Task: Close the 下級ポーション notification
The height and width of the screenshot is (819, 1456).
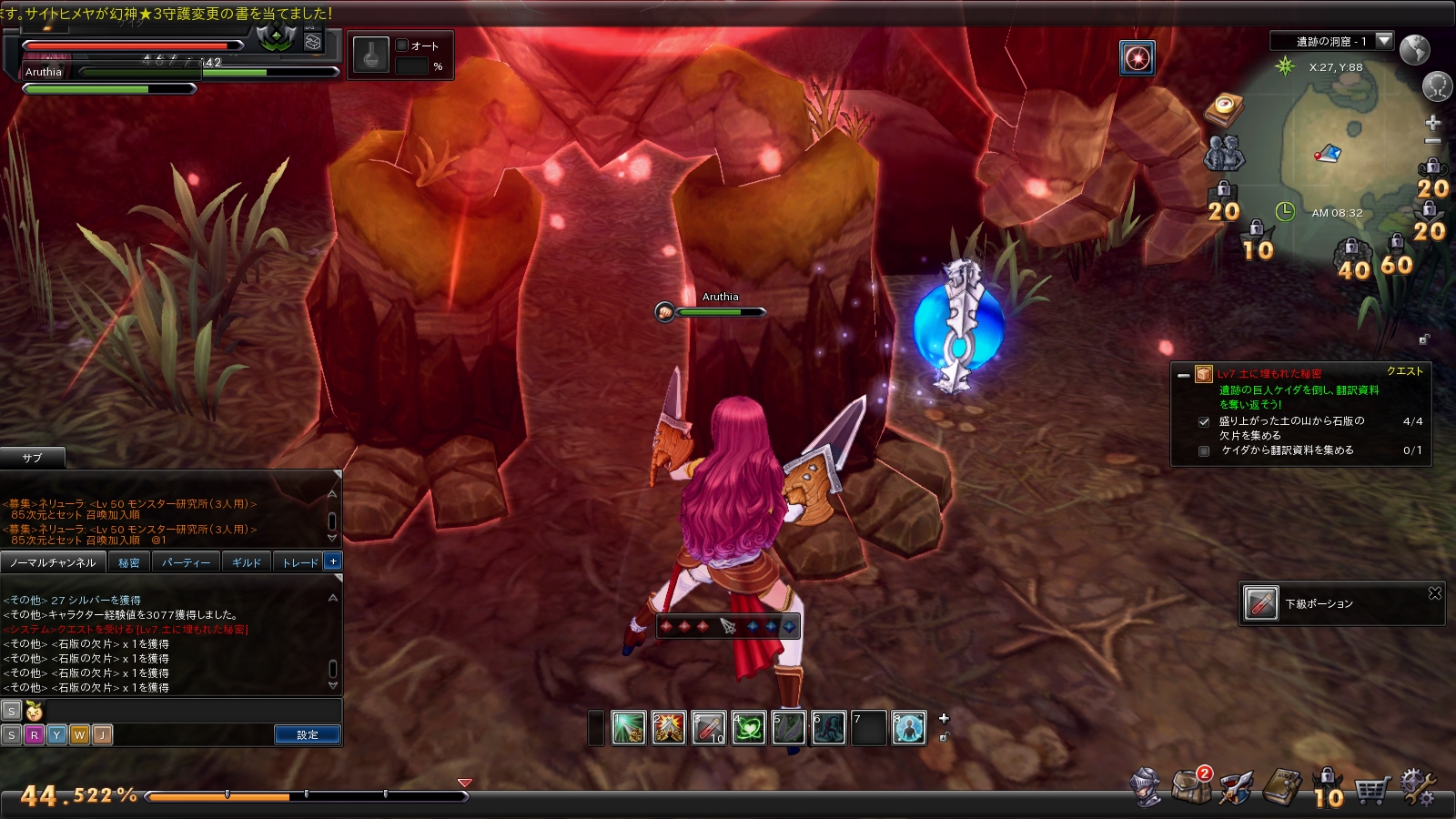Action: click(1435, 593)
